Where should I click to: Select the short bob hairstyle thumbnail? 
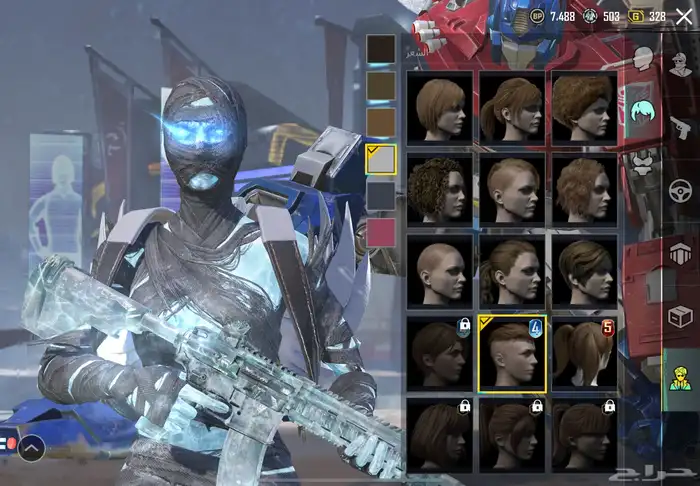(x=441, y=107)
